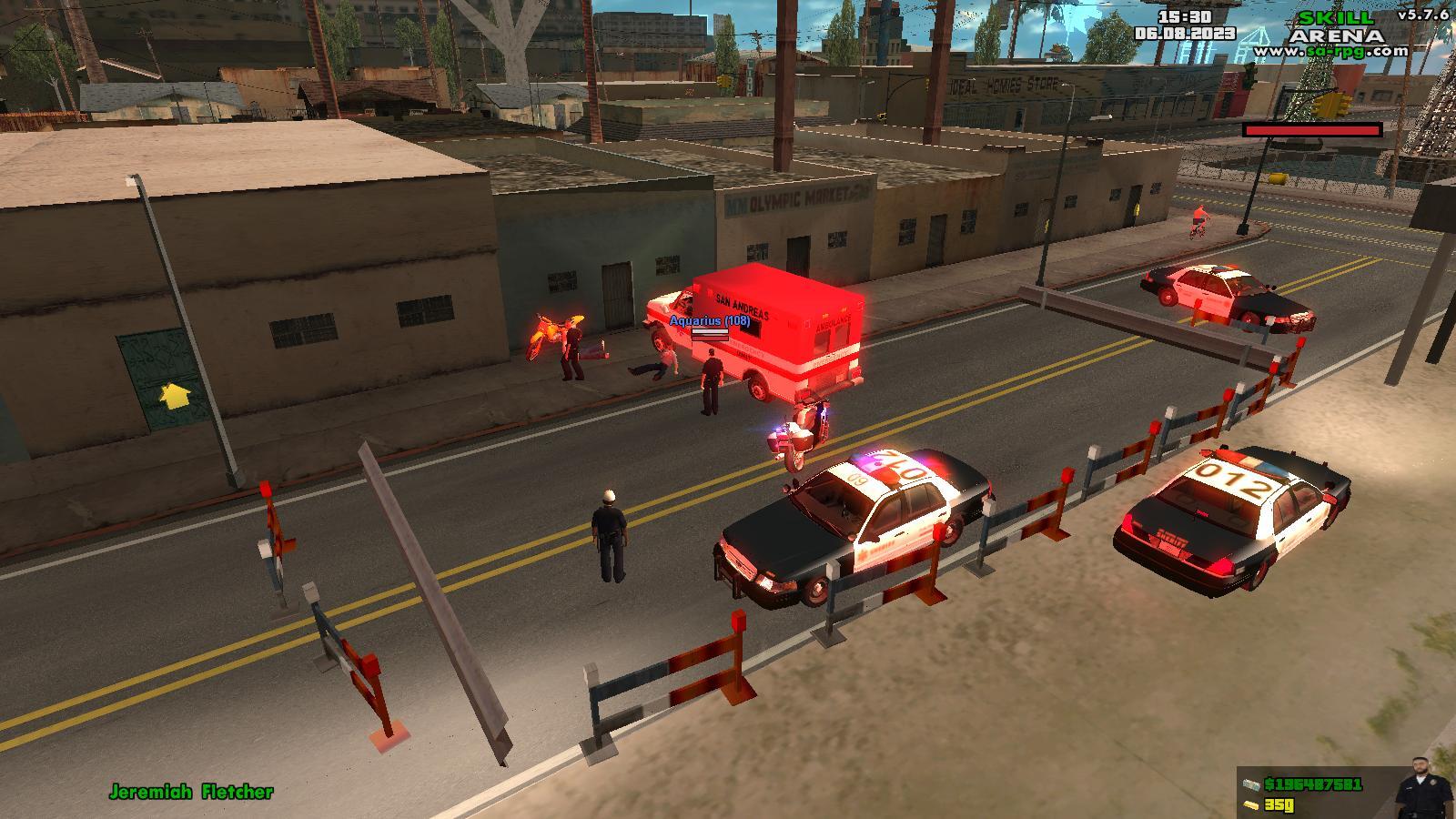Image resolution: width=1456 pixels, height=819 pixels.
Task: Click the player name Jeremiah Fletcher
Action: point(189,793)
